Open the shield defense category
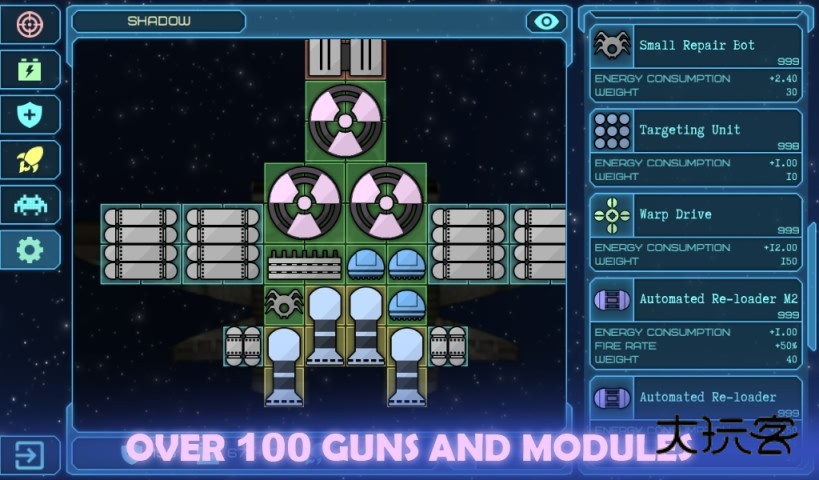Viewport: 819px width, 480px height. (x=29, y=114)
